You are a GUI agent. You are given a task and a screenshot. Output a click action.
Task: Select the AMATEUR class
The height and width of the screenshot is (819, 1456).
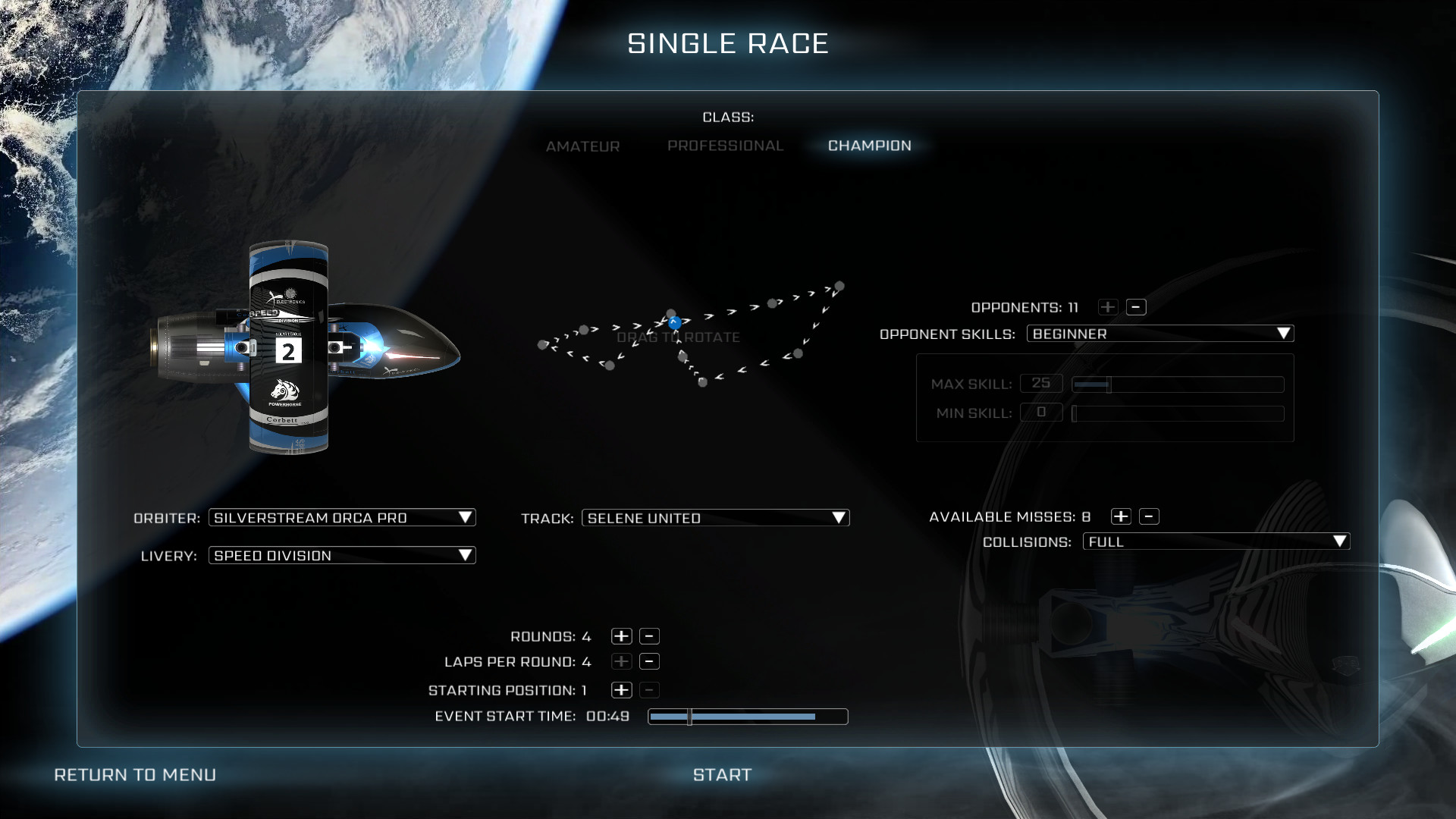pyautogui.click(x=583, y=146)
